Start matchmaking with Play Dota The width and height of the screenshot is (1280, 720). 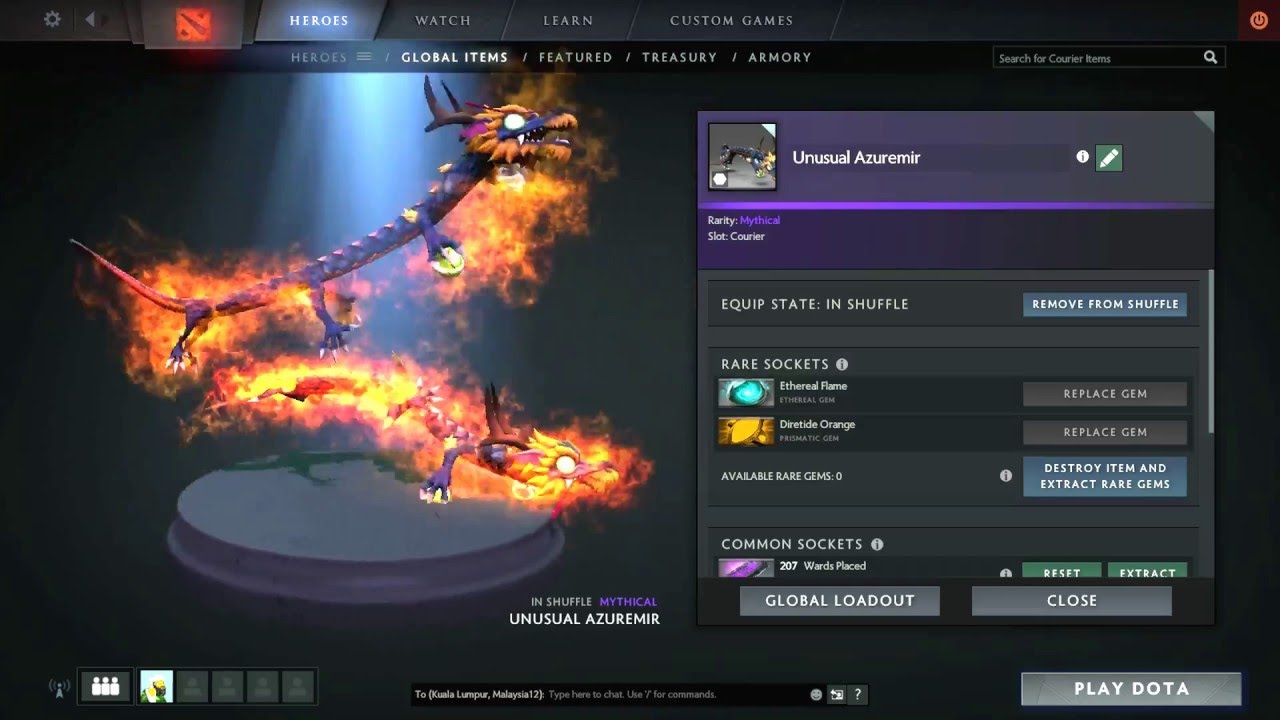pyautogui.click(x=1131, y=689)
